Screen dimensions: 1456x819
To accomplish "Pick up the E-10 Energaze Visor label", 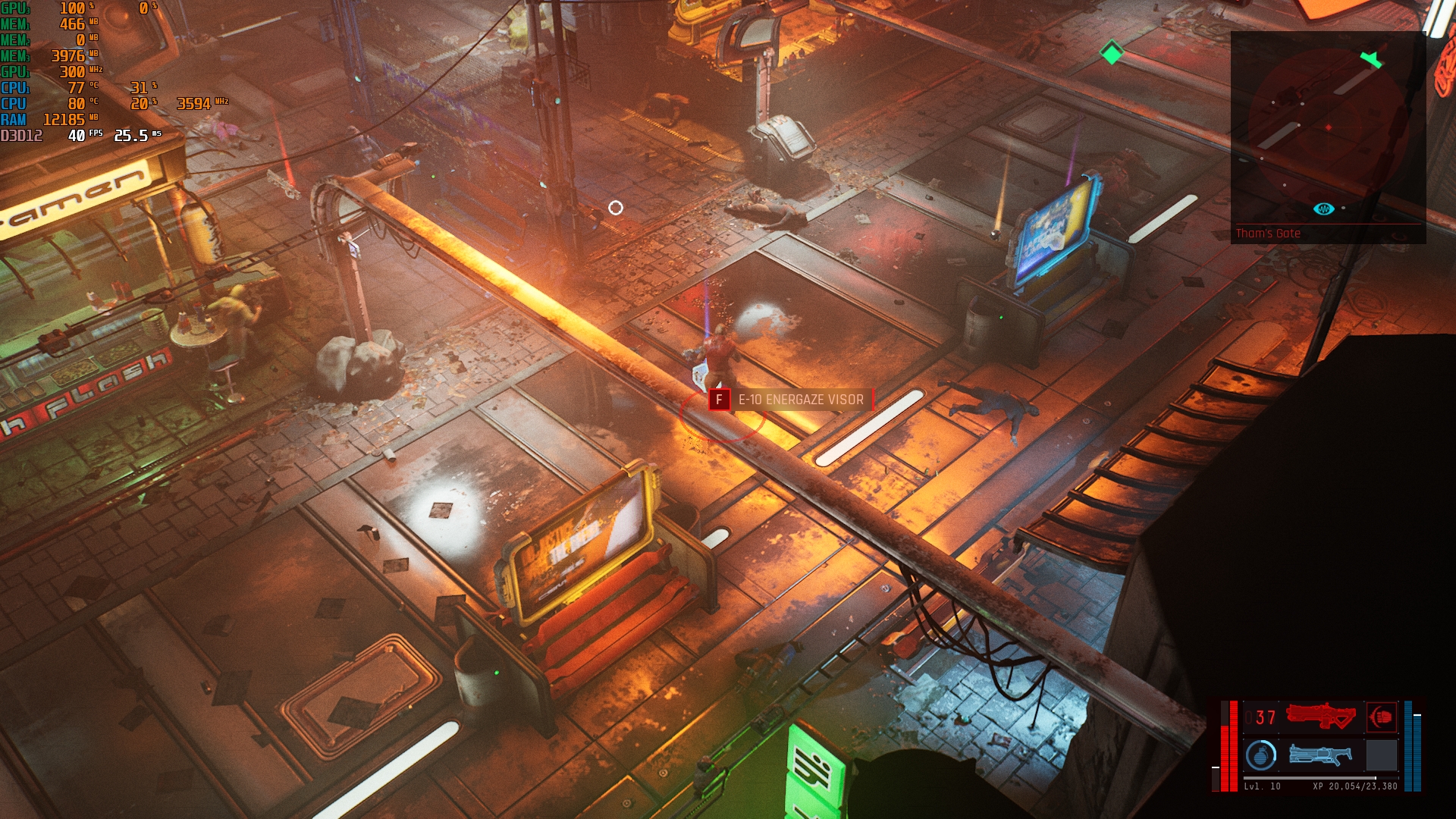I will click(x=800, y=400).
